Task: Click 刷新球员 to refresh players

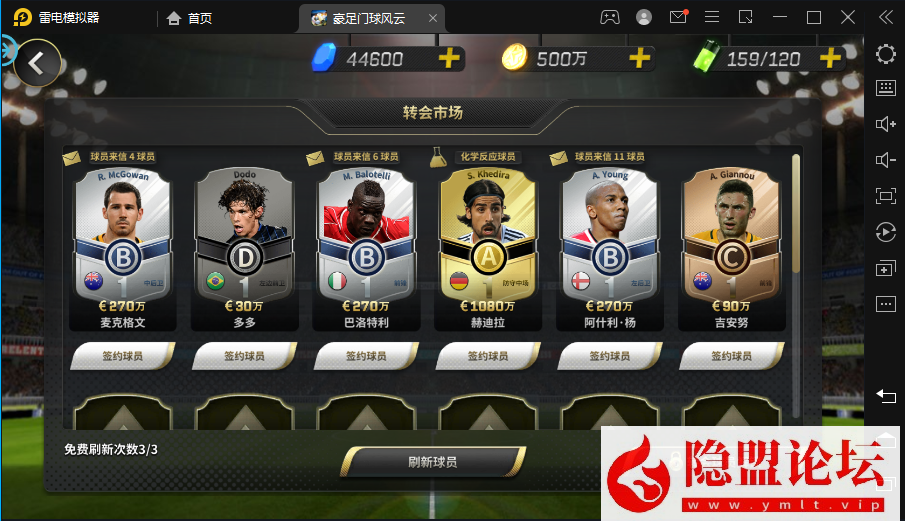Action: (x=433, y=462)
